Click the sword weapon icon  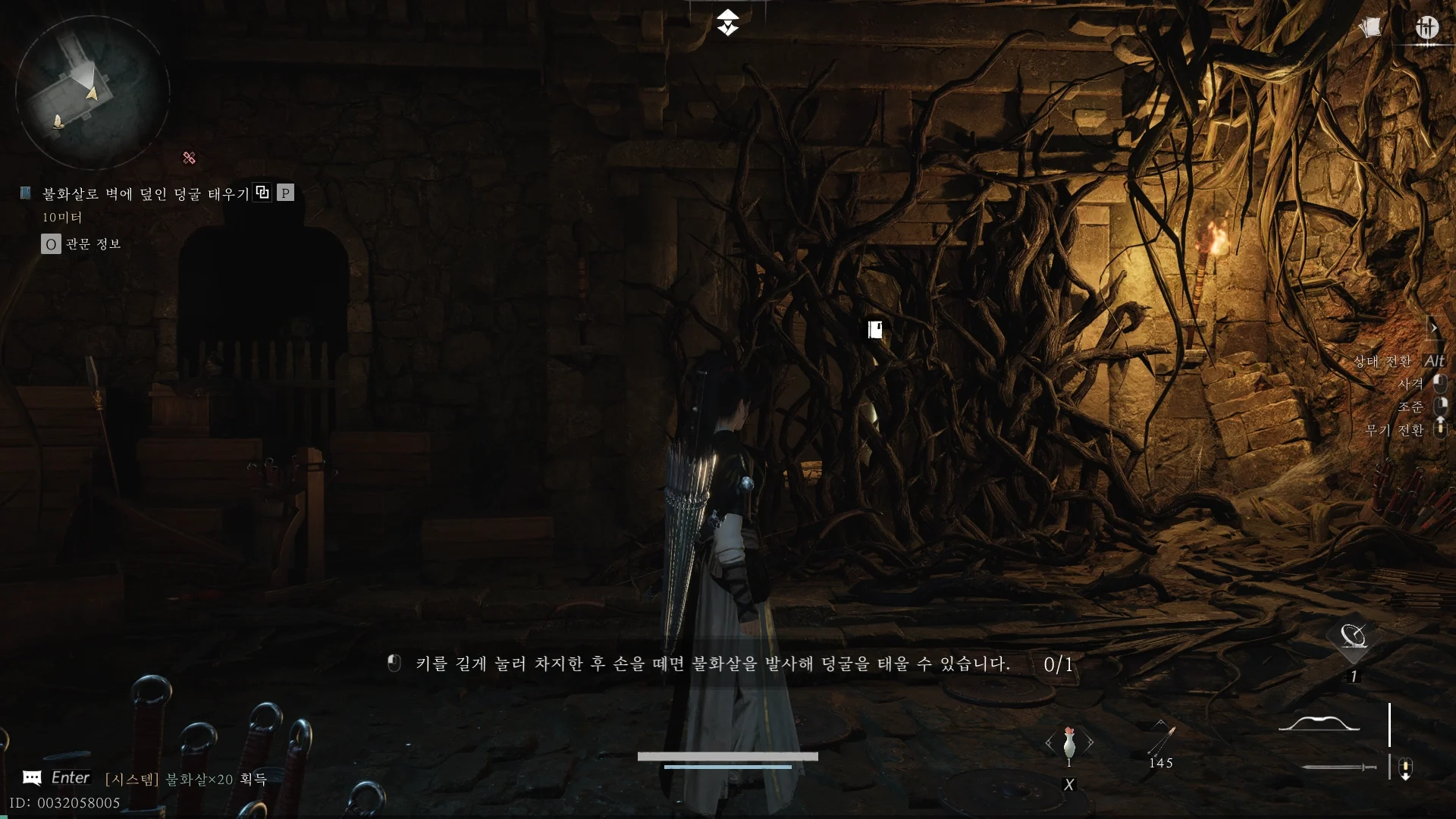point(1337,767)
